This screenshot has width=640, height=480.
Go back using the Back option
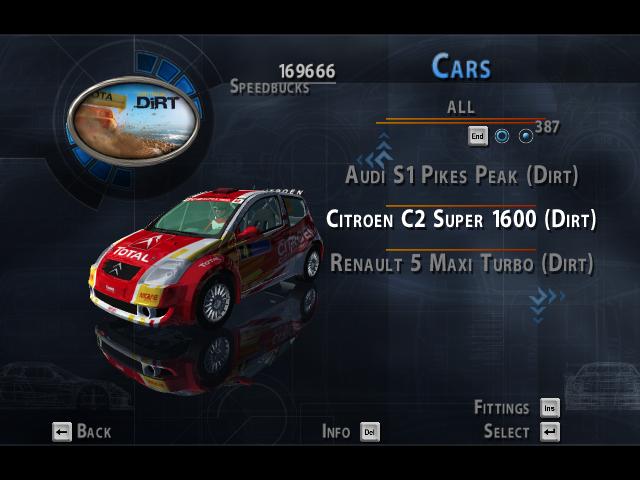tap(82, 432)
